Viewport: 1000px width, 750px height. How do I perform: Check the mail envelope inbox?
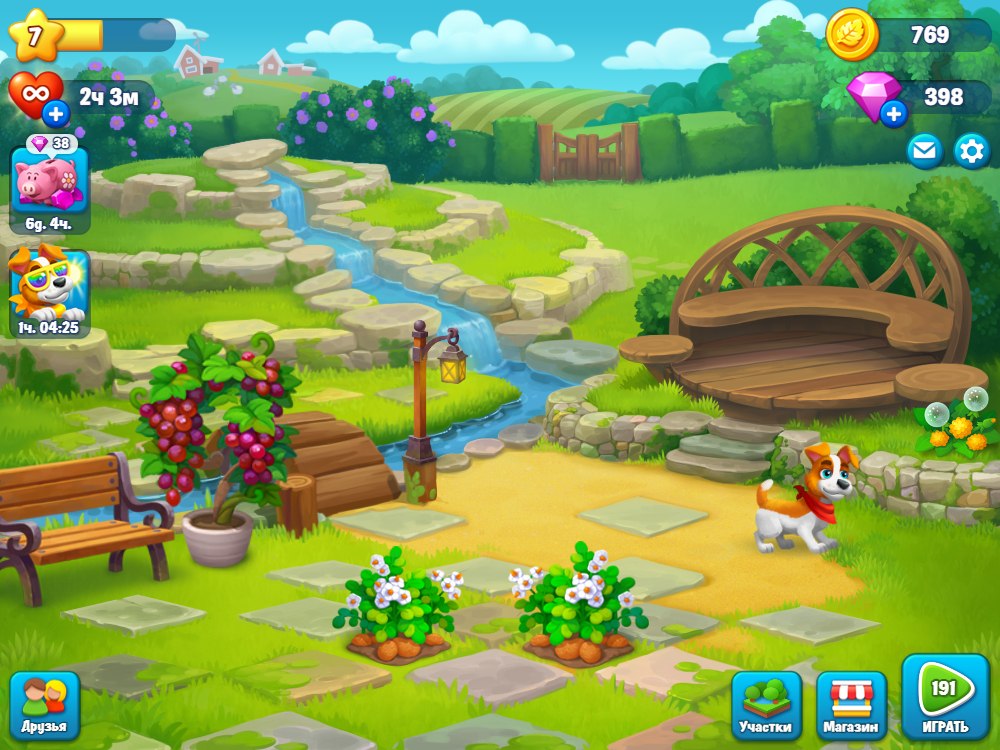924,150
